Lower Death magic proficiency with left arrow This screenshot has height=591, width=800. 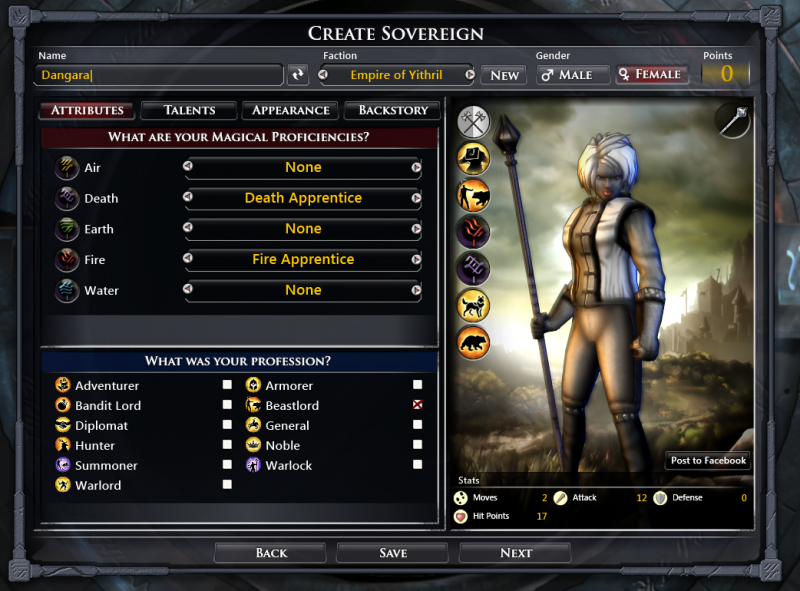[188, 198]
